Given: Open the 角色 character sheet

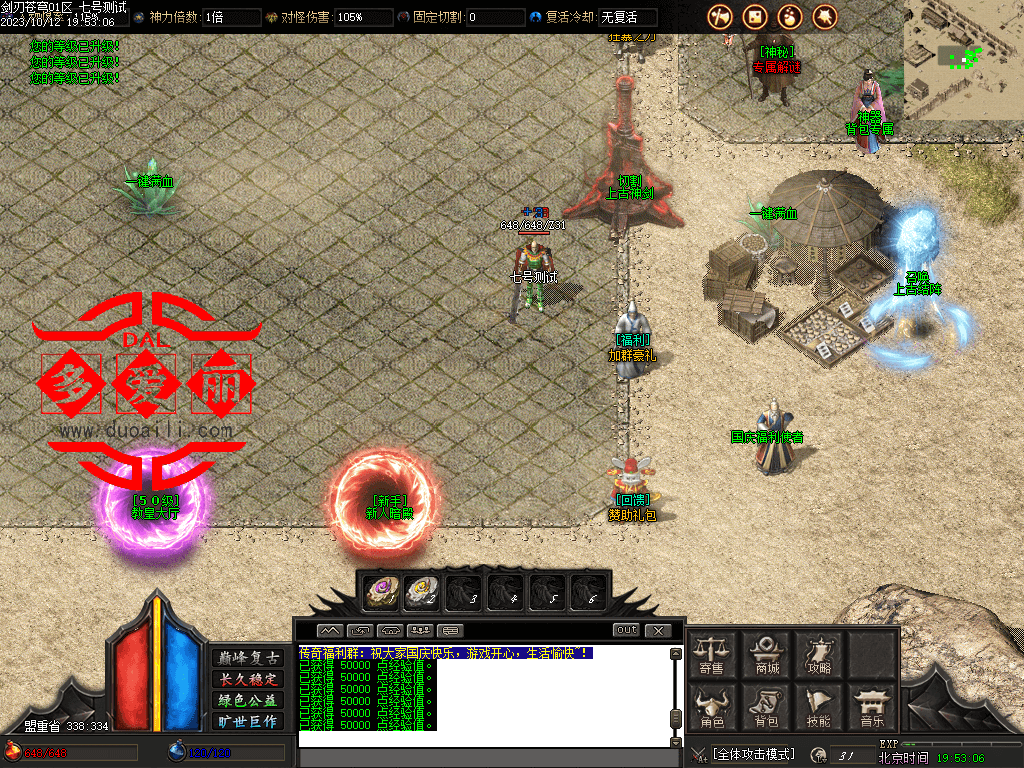Looking at the screenshot, I should [711, 707].
